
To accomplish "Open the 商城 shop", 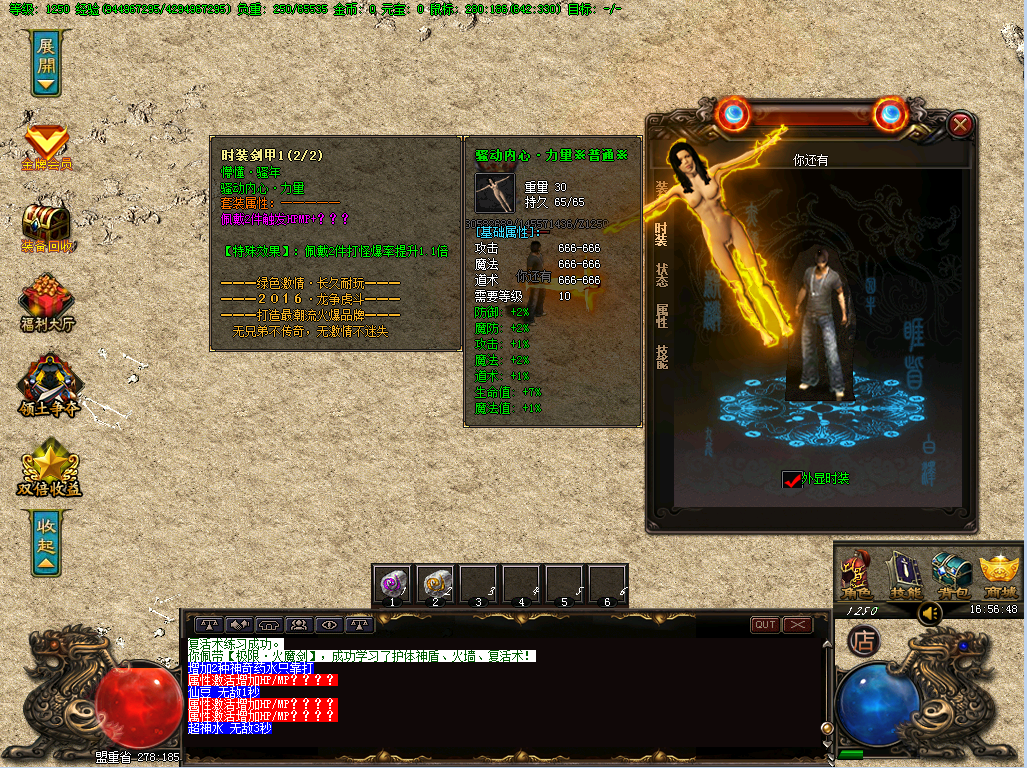I will pos(998,575).
